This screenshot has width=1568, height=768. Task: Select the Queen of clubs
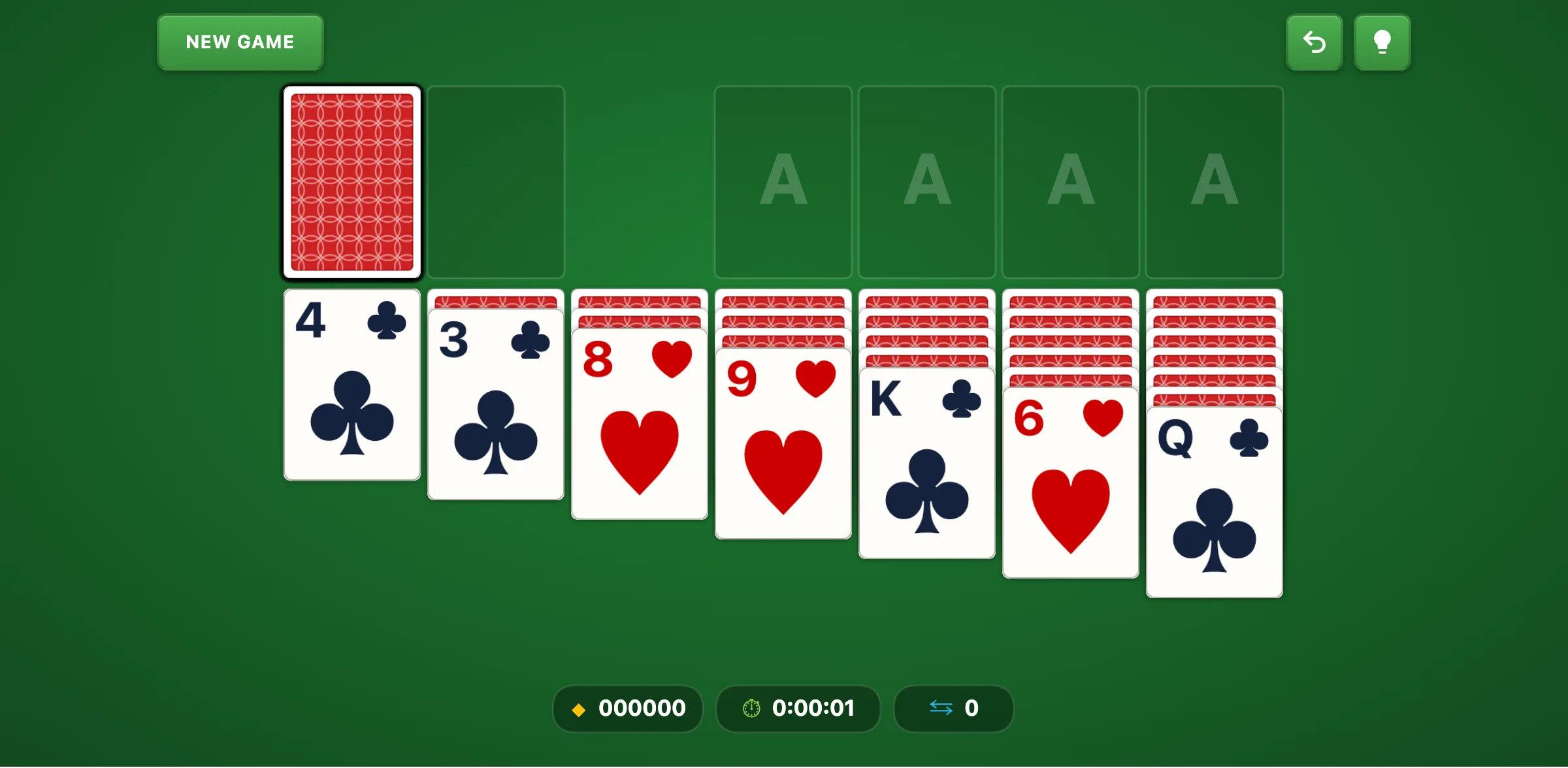pos(1214,503)
